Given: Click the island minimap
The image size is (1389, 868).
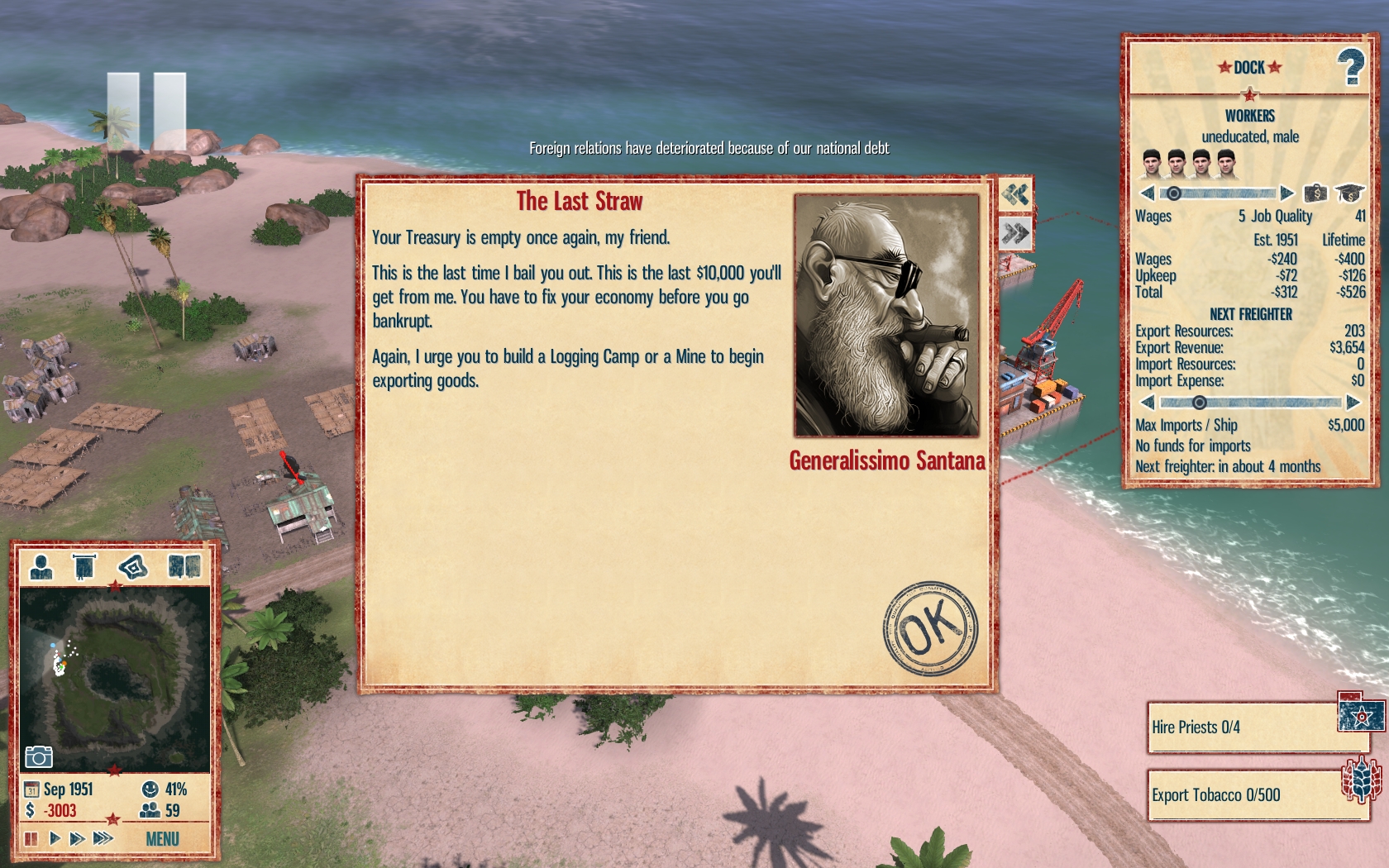Looking at the screenshot, I should (x=114, y=678).
